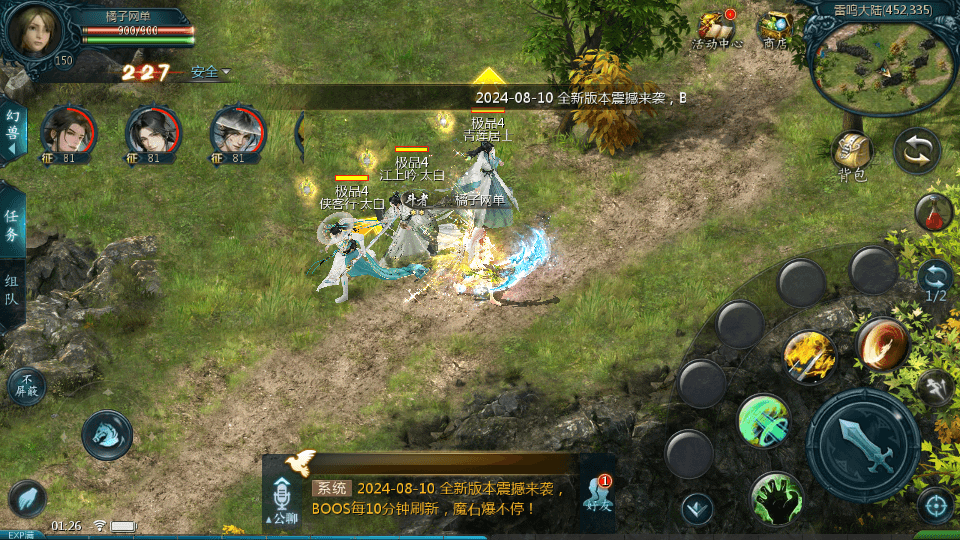Activate the flaming sword skill
This screenshot has height=540, width=960.
[x=809, y=355]
